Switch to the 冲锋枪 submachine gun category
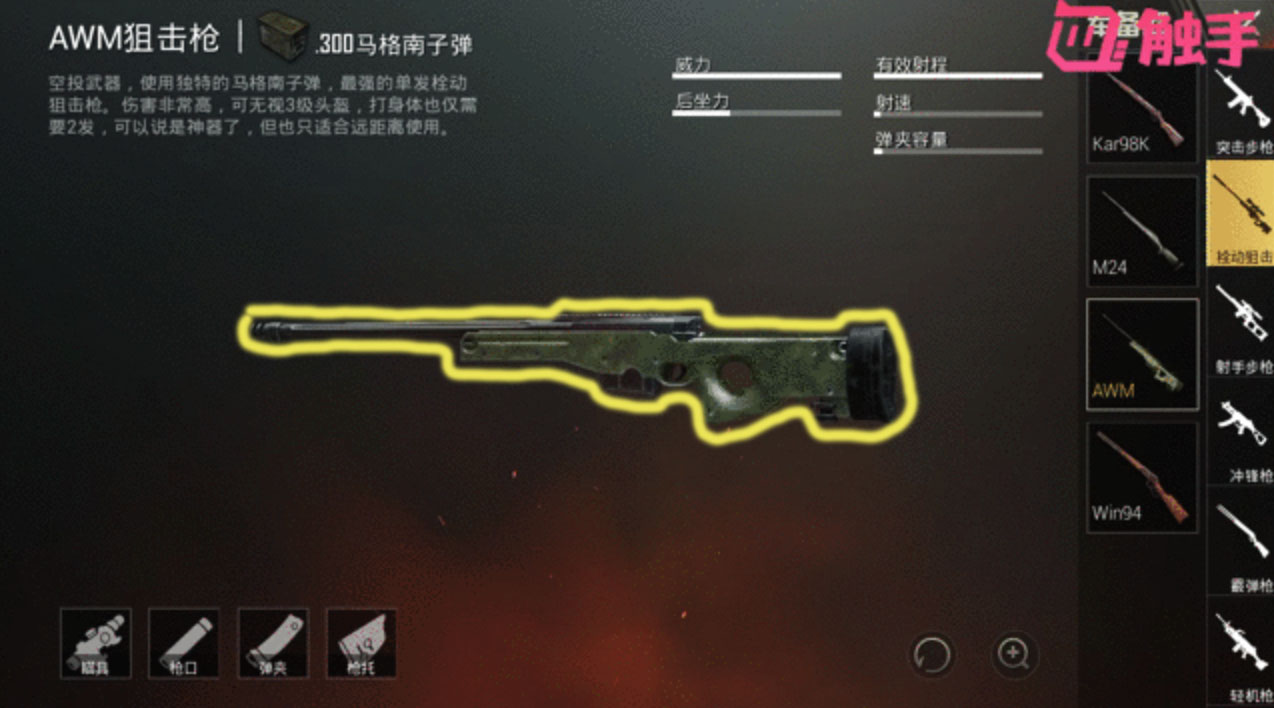Screen dimensions: 1274x708 pos(1241,436)
